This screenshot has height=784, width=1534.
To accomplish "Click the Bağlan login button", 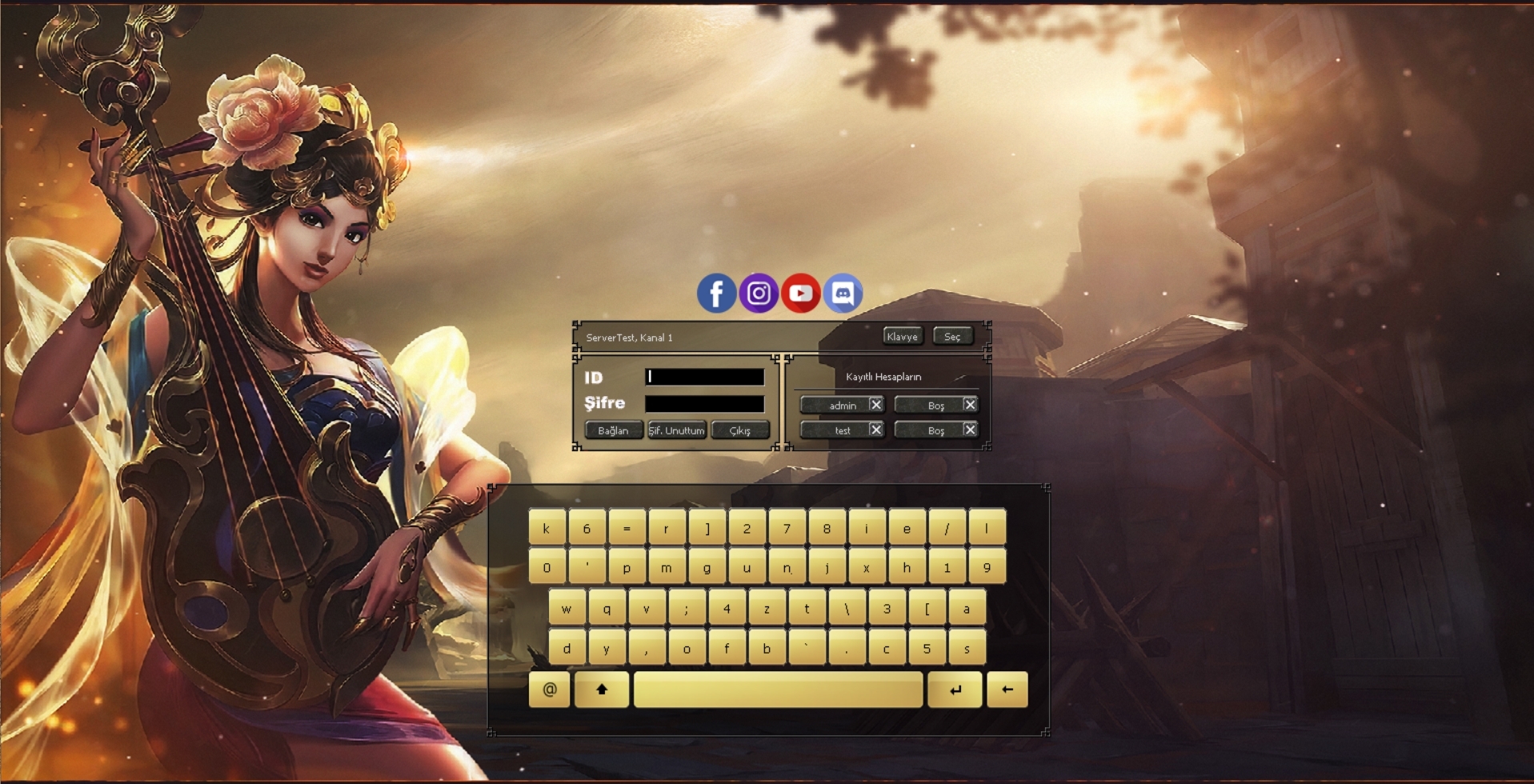I will [x=613, y=430].
